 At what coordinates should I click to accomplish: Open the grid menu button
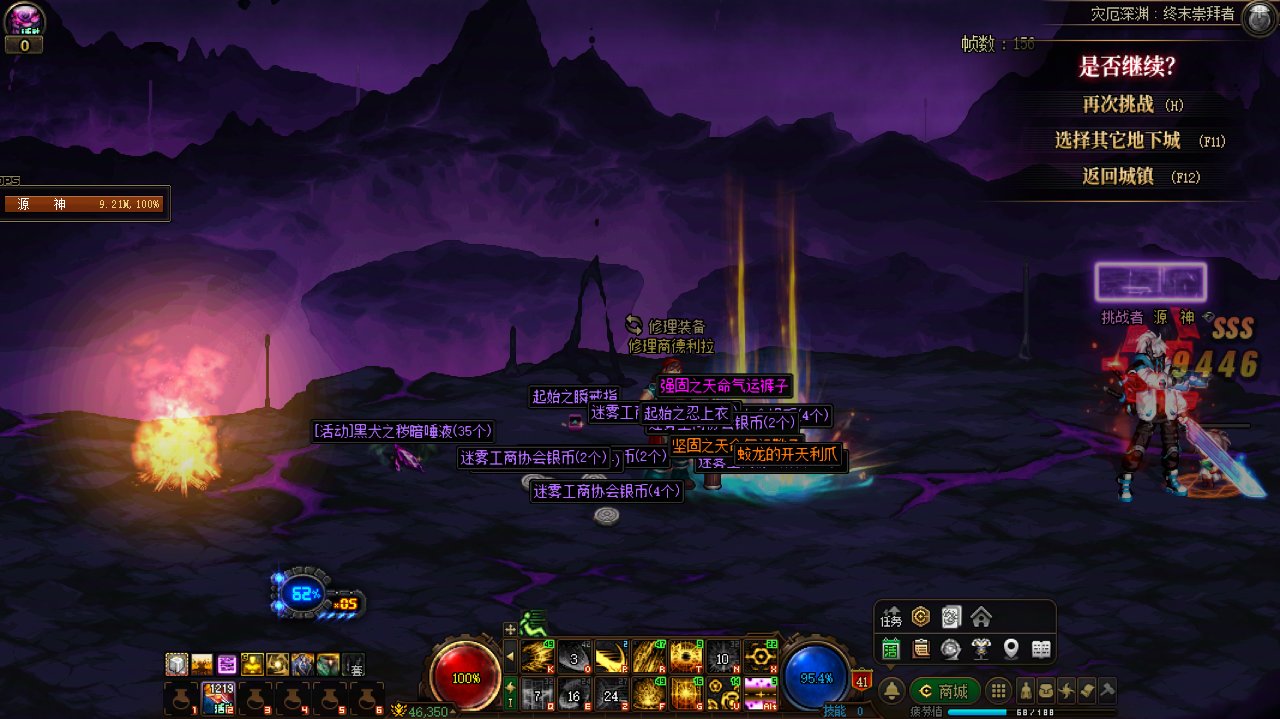point(997,691)
